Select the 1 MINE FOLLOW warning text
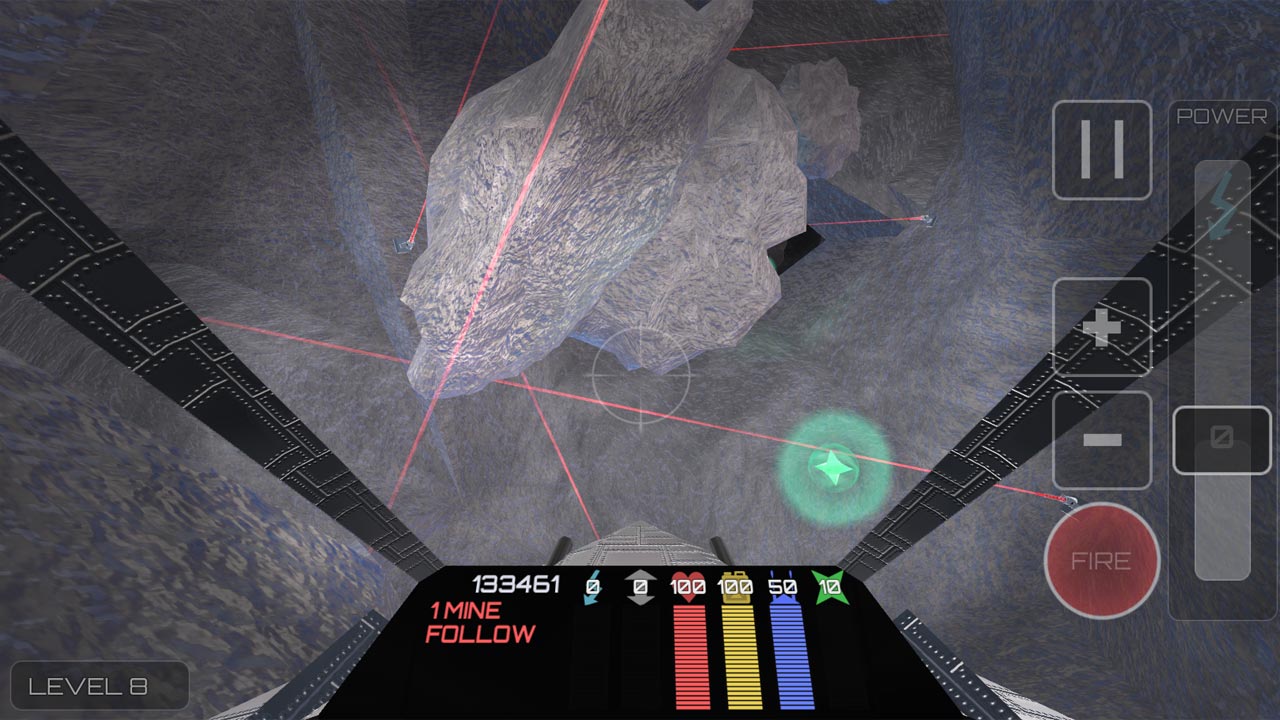1280x720 pixels. 482,622
